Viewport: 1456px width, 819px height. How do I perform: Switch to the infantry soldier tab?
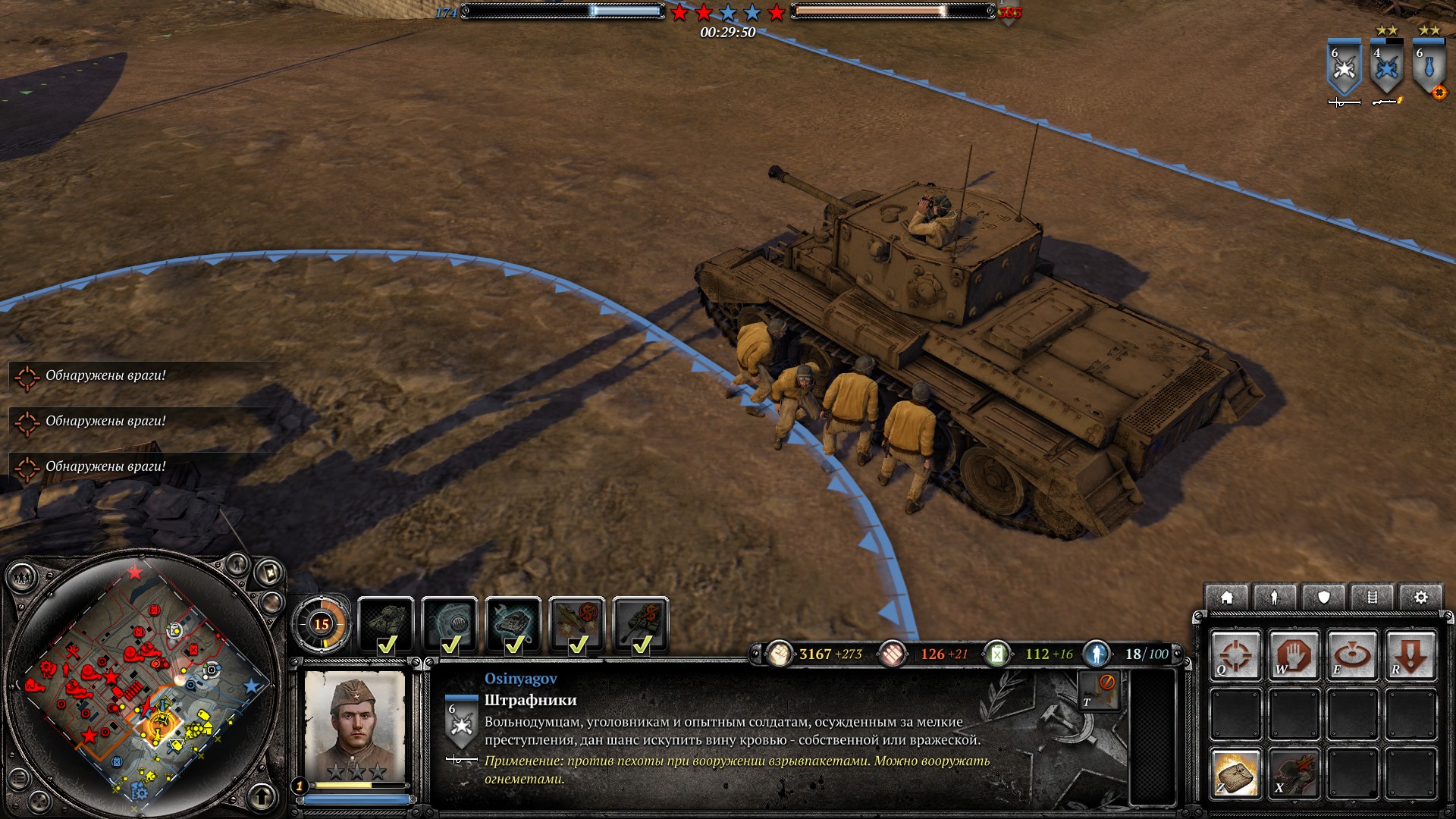point(1275,598)
